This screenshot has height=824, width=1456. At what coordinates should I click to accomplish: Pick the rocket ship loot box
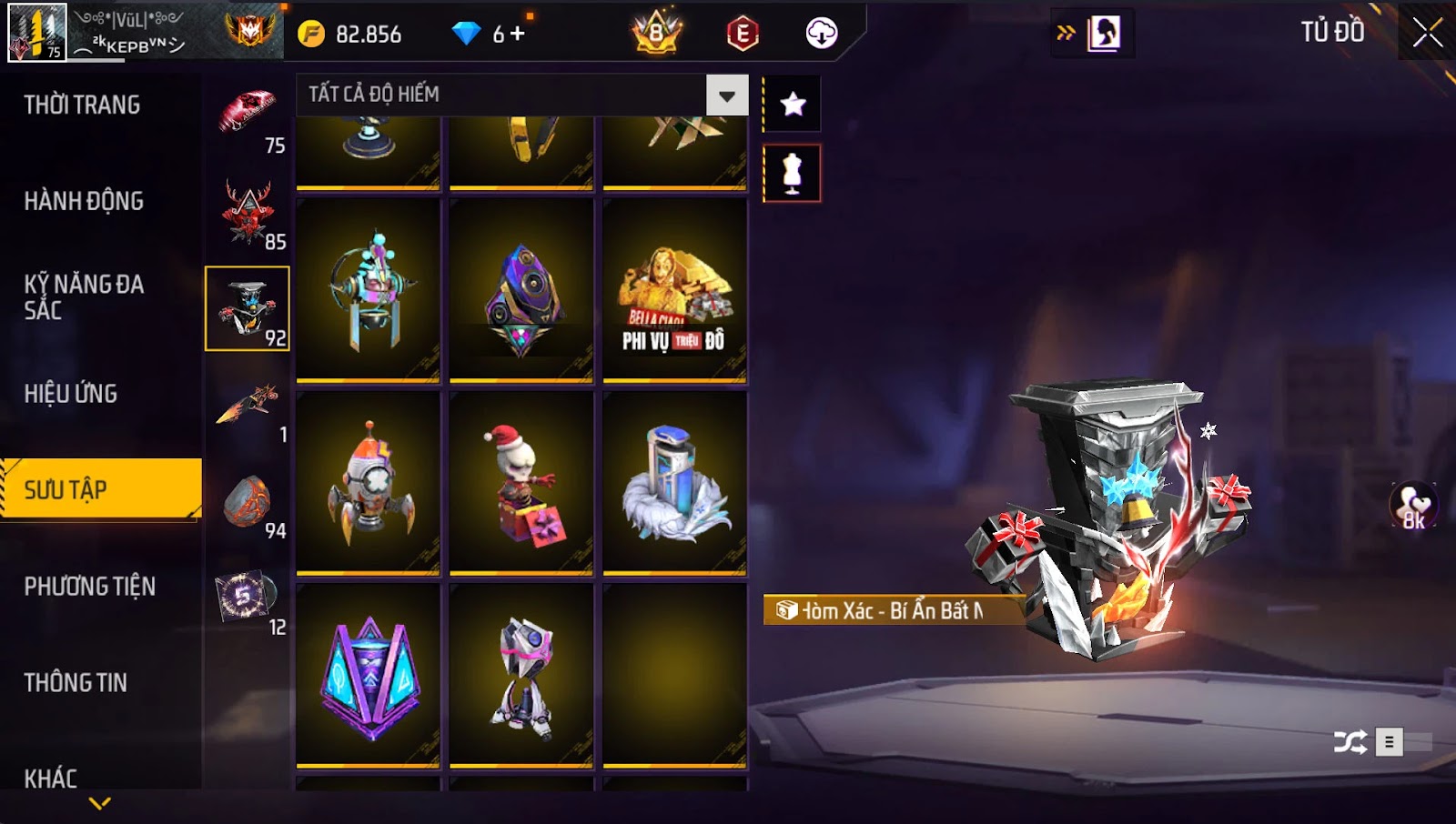click(x=369, y=483)
